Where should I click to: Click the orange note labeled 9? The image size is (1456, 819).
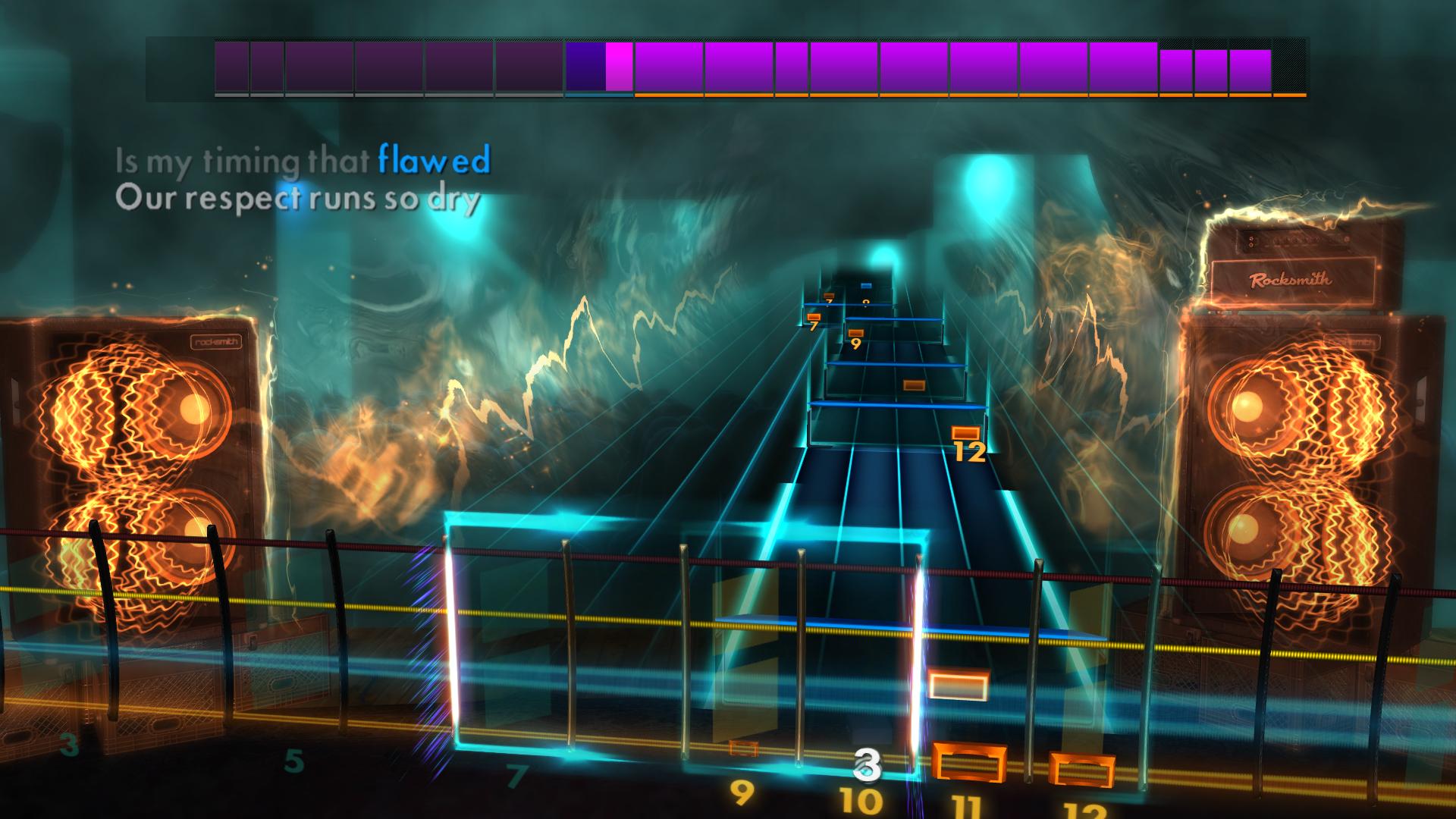(x=856, y=332)
